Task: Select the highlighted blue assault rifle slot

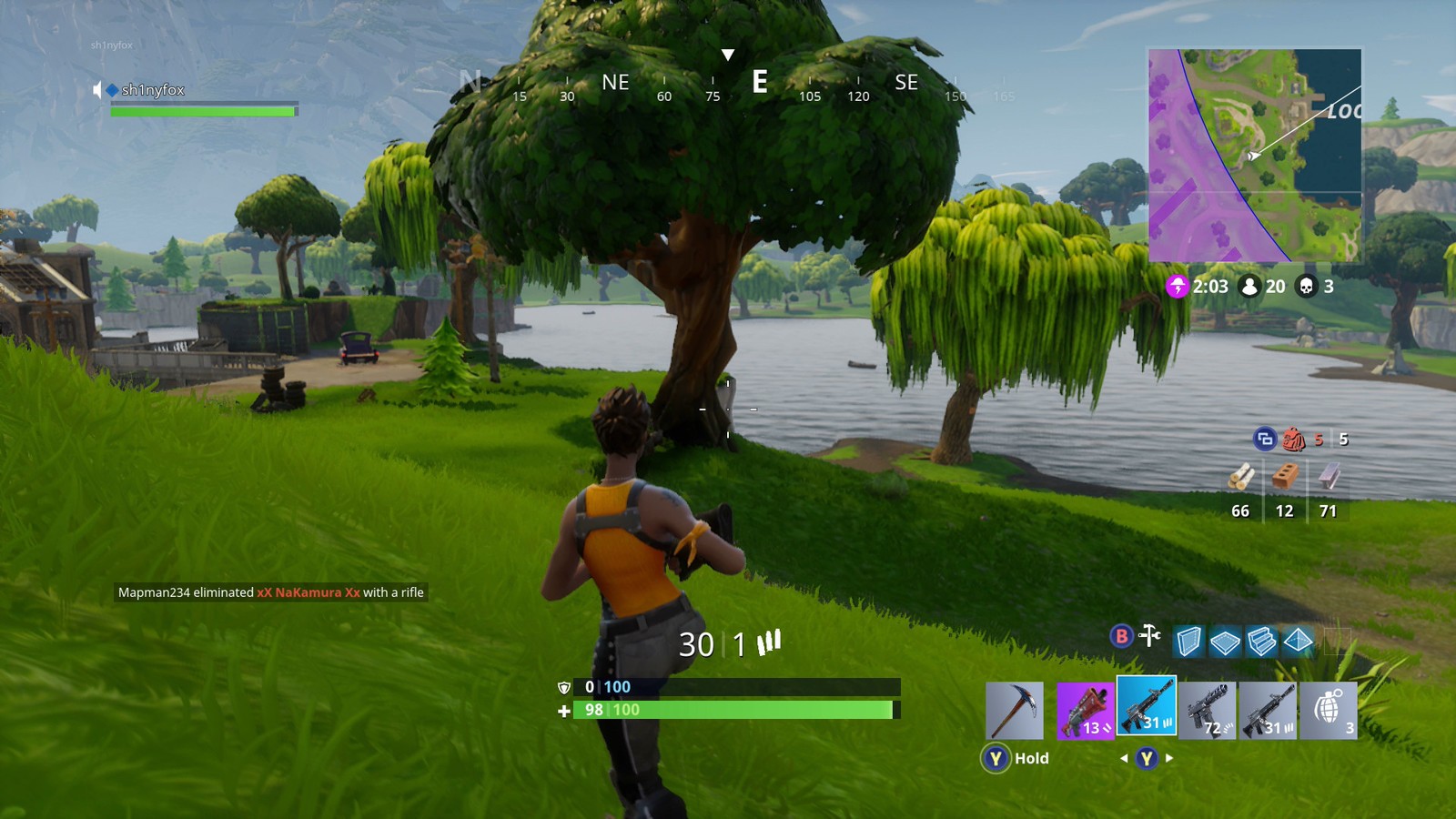Action: click(1147, 705)
